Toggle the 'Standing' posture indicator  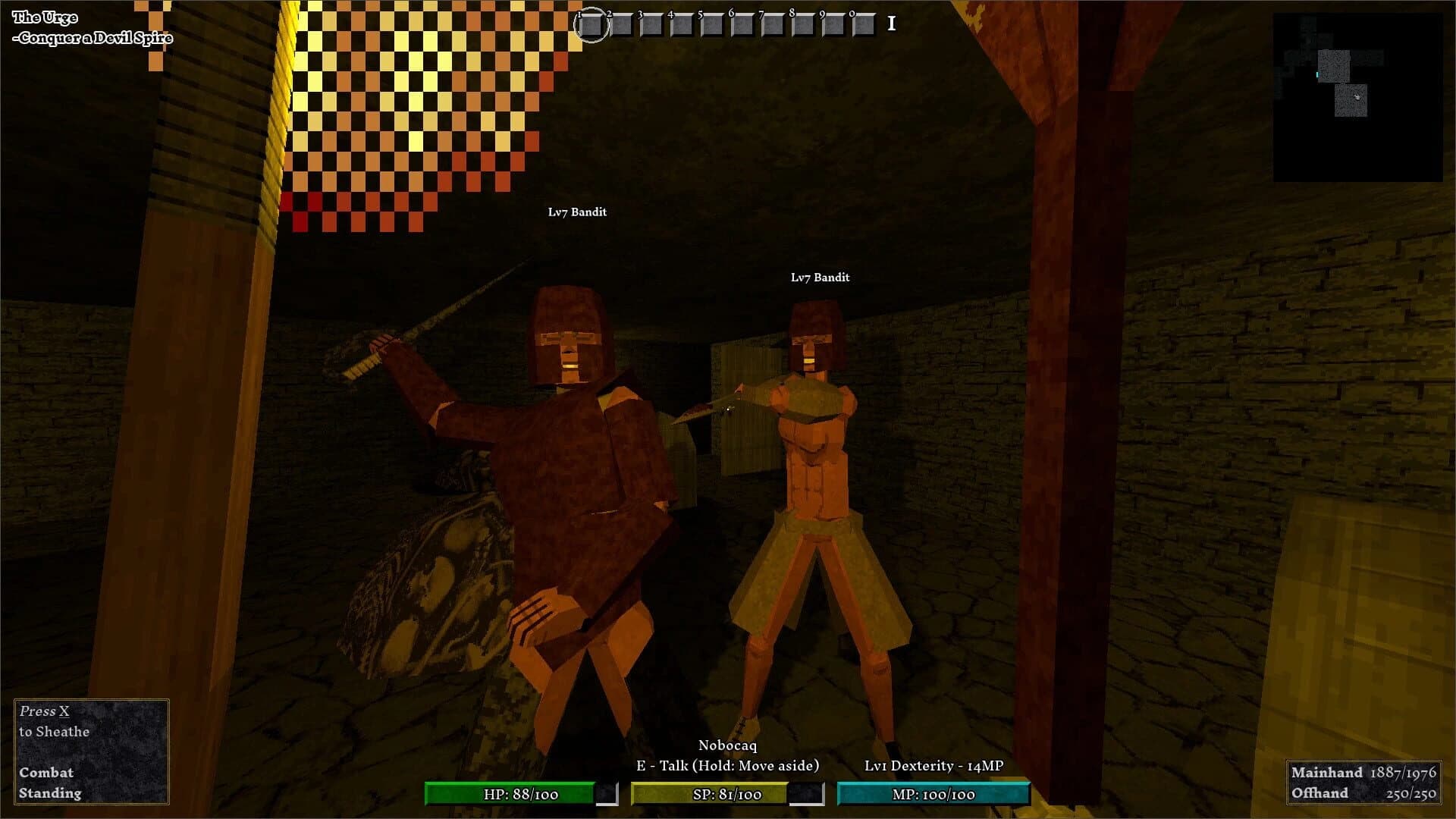click(x=49, y=793)
